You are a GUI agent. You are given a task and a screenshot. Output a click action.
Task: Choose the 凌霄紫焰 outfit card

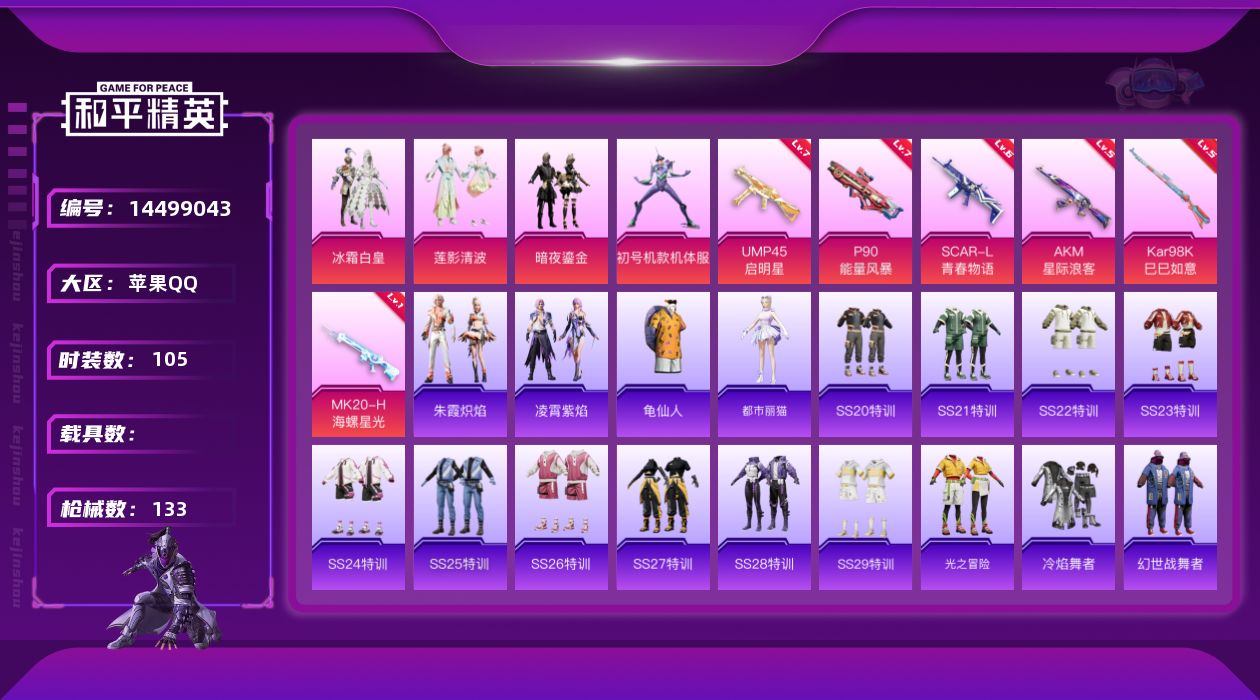[561, 364]
